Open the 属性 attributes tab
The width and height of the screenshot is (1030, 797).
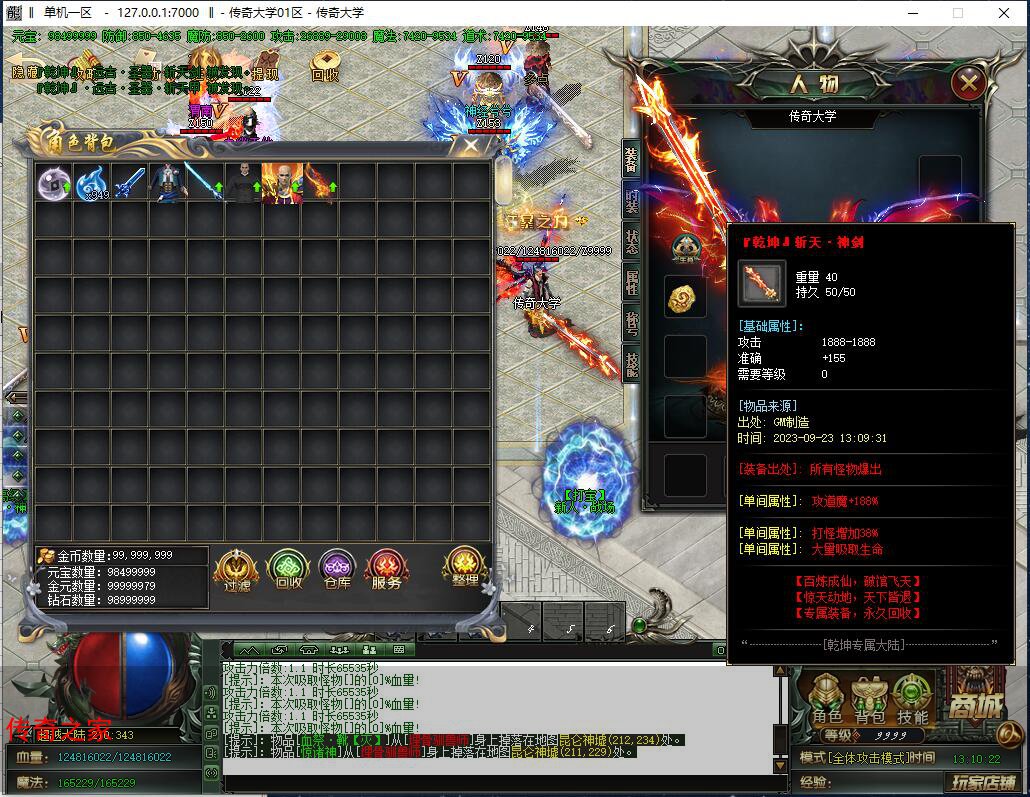coord(632,284)
